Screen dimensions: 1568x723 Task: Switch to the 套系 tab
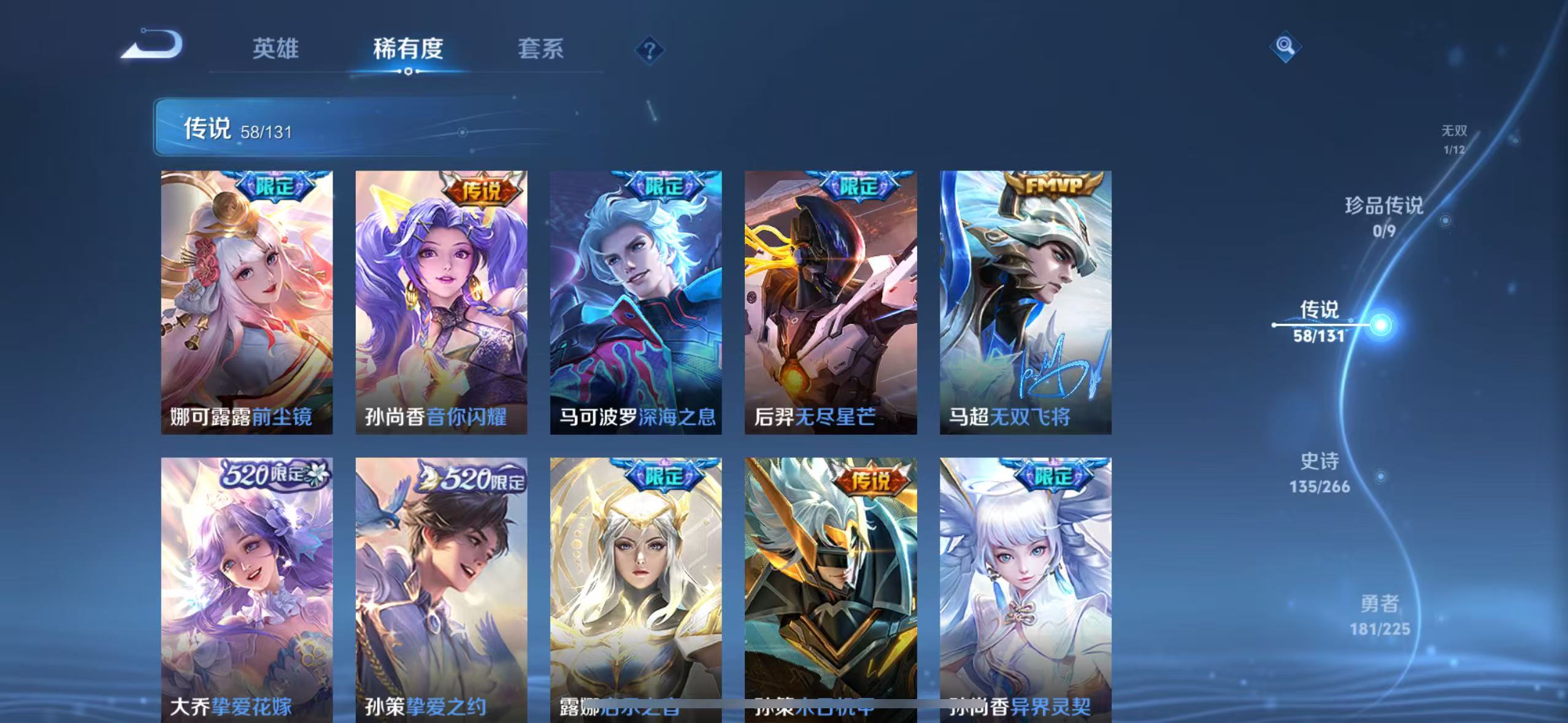[542, 49]
